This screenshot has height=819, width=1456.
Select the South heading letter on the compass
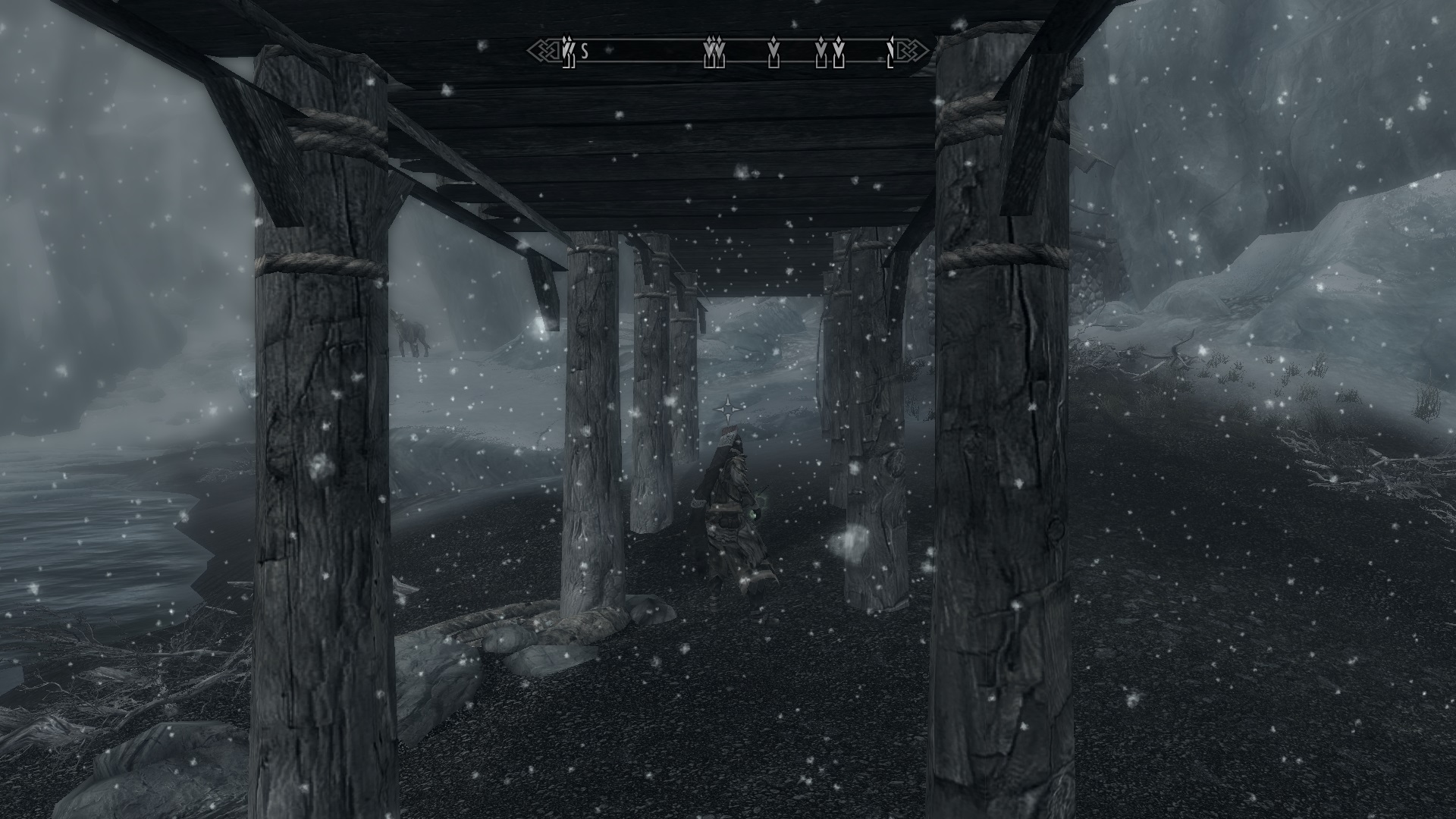[x=585, y=52]
